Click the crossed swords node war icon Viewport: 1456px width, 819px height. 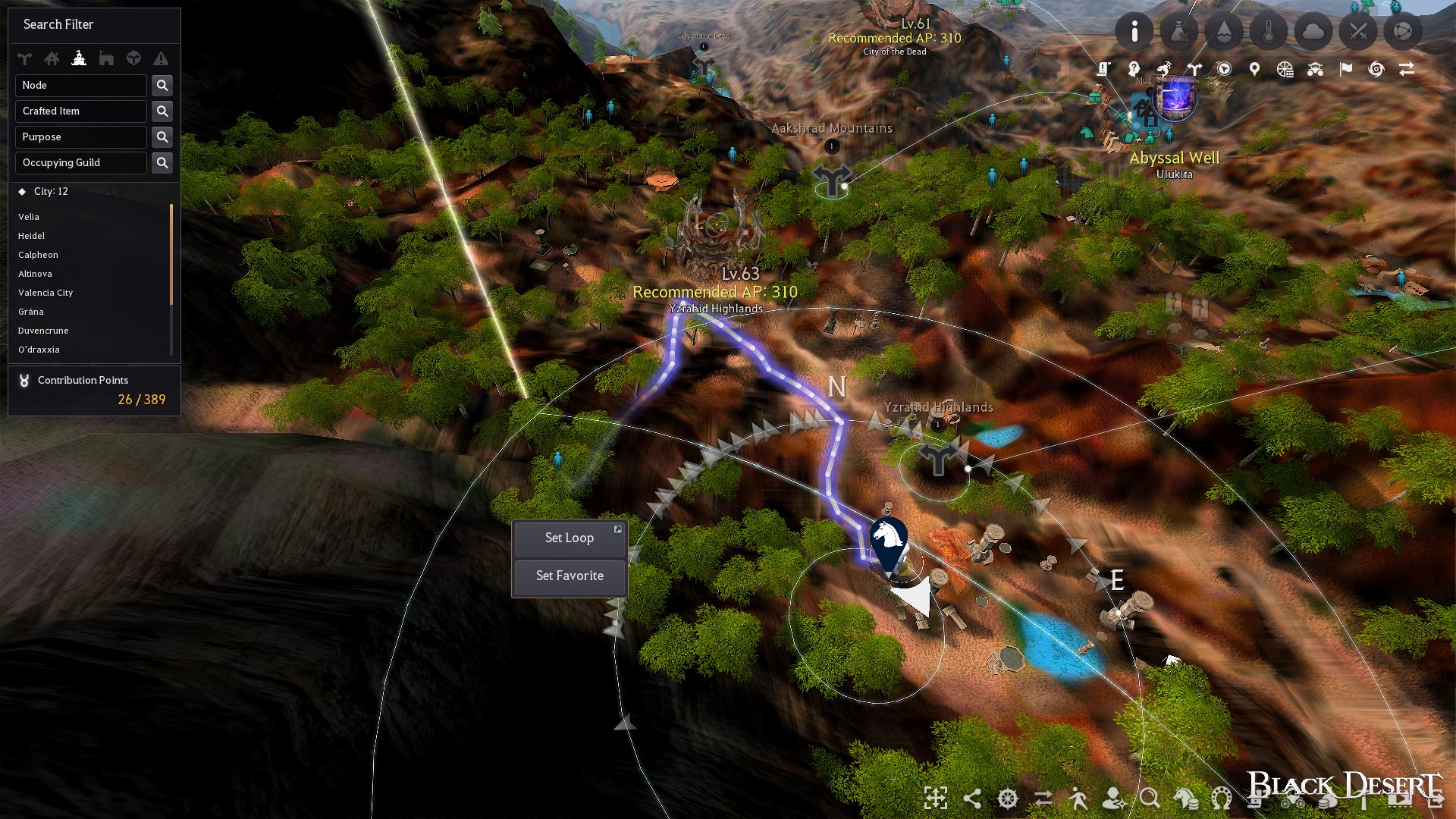tap(1360, 31)
